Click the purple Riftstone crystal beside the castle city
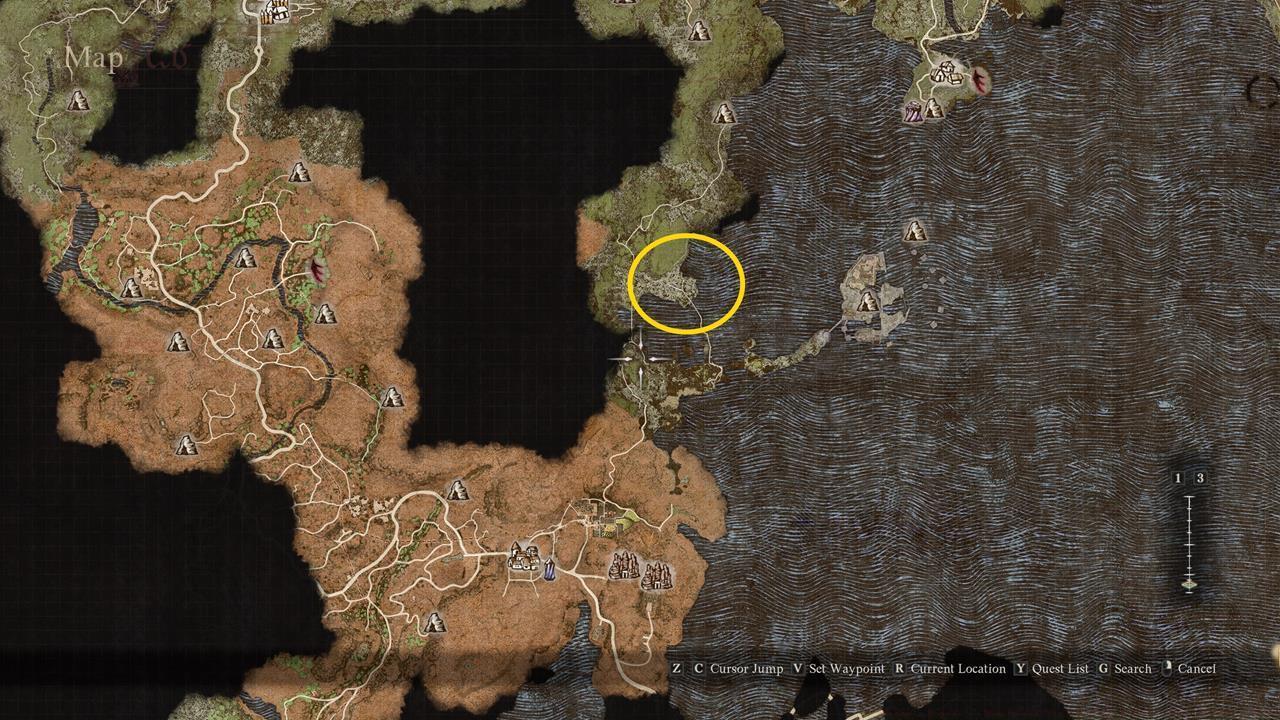1280x720 pixels. (x=550, y=570)
